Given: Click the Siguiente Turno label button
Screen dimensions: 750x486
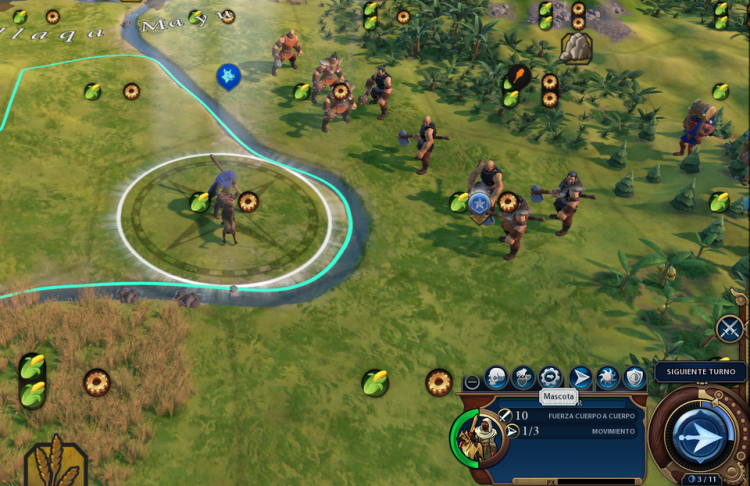Looking at the screenshot, I should click(x=701, y=372).
